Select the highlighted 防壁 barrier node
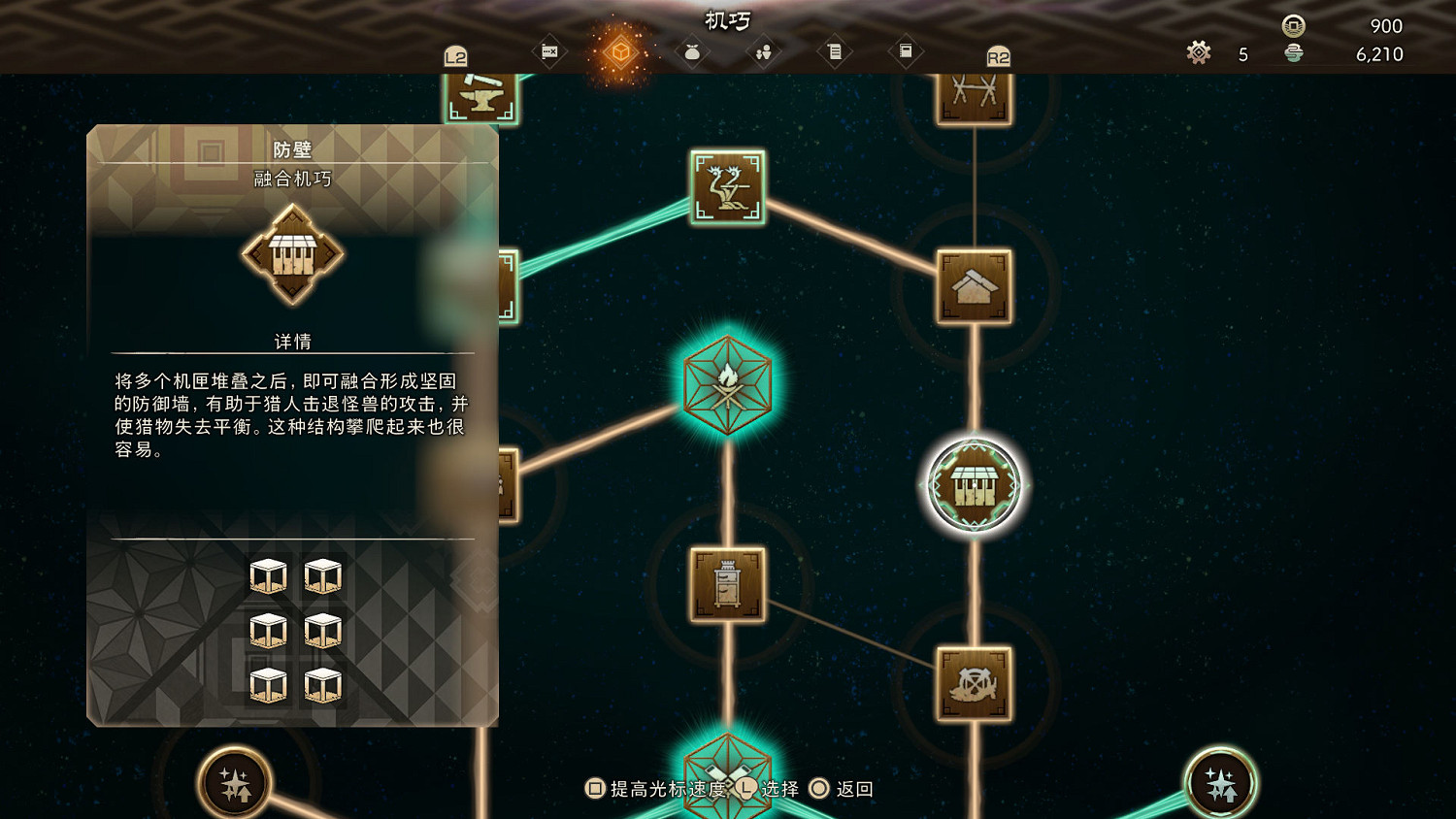The width and height of the screenshot is (1456, 819). click(974, 483)
